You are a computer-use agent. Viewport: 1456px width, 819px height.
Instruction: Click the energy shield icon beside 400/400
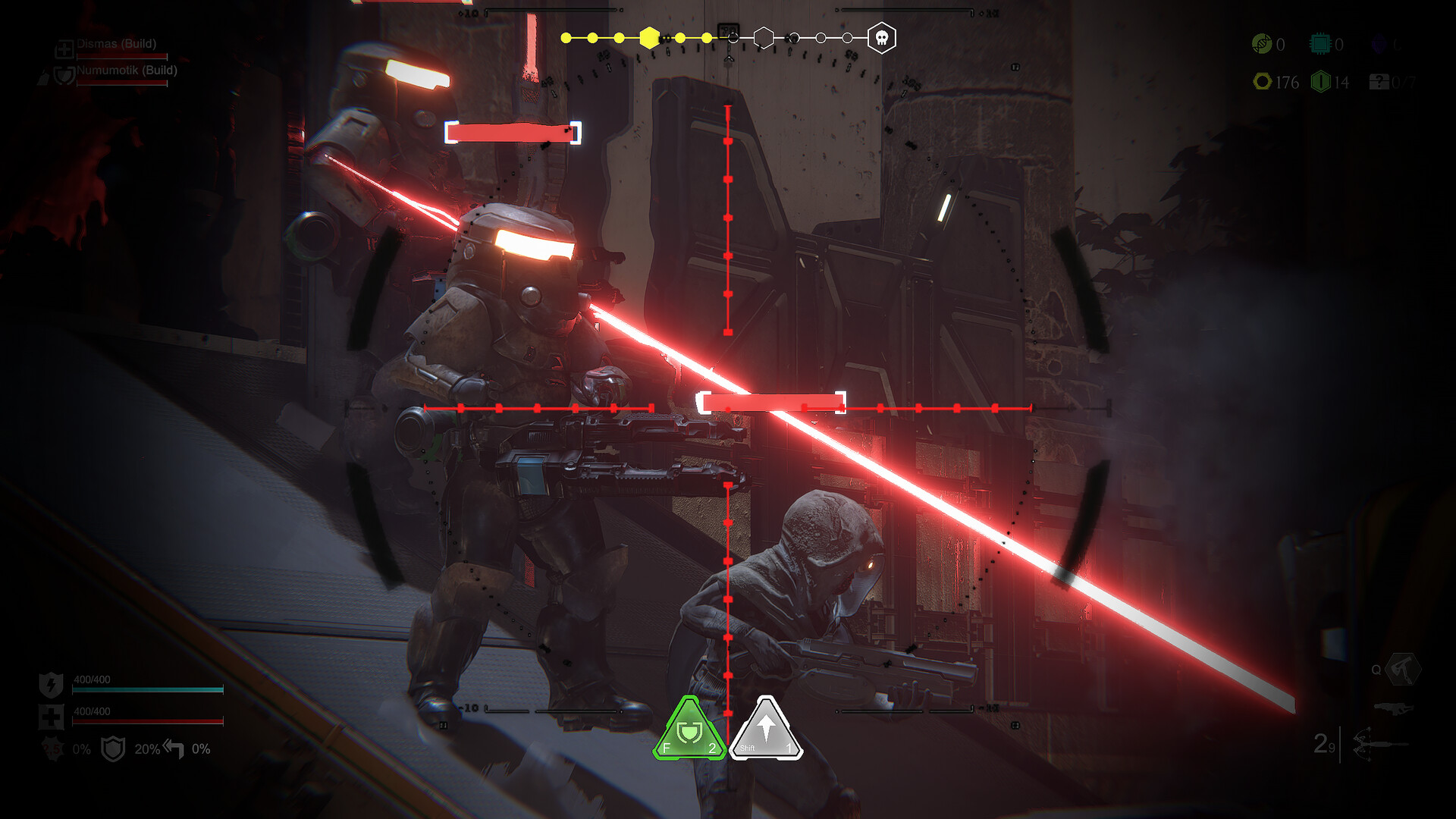point(51,684)
